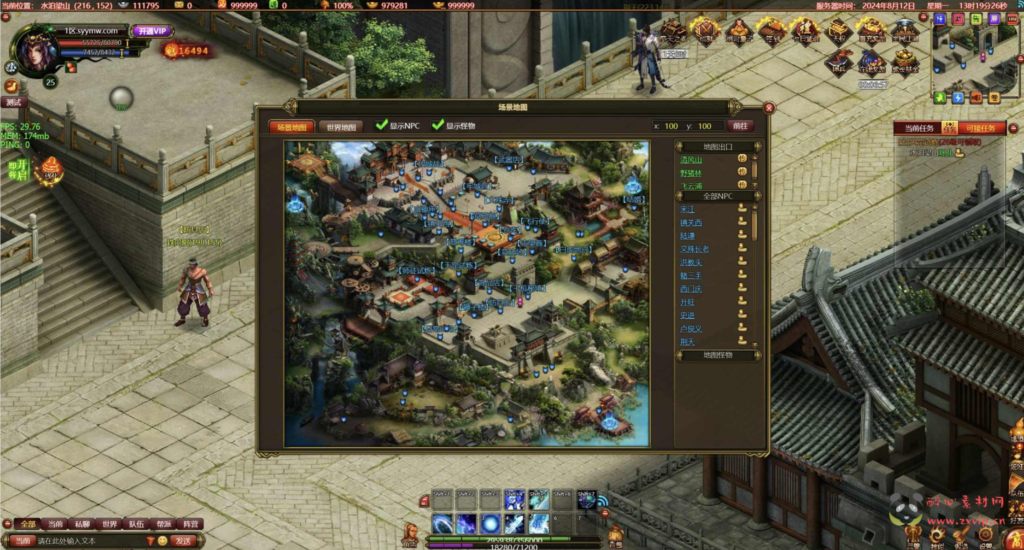Choose 清风山 map exit in list
Image resolution: width=1024 pixels, height=550 pixels.
pos(692,160)
